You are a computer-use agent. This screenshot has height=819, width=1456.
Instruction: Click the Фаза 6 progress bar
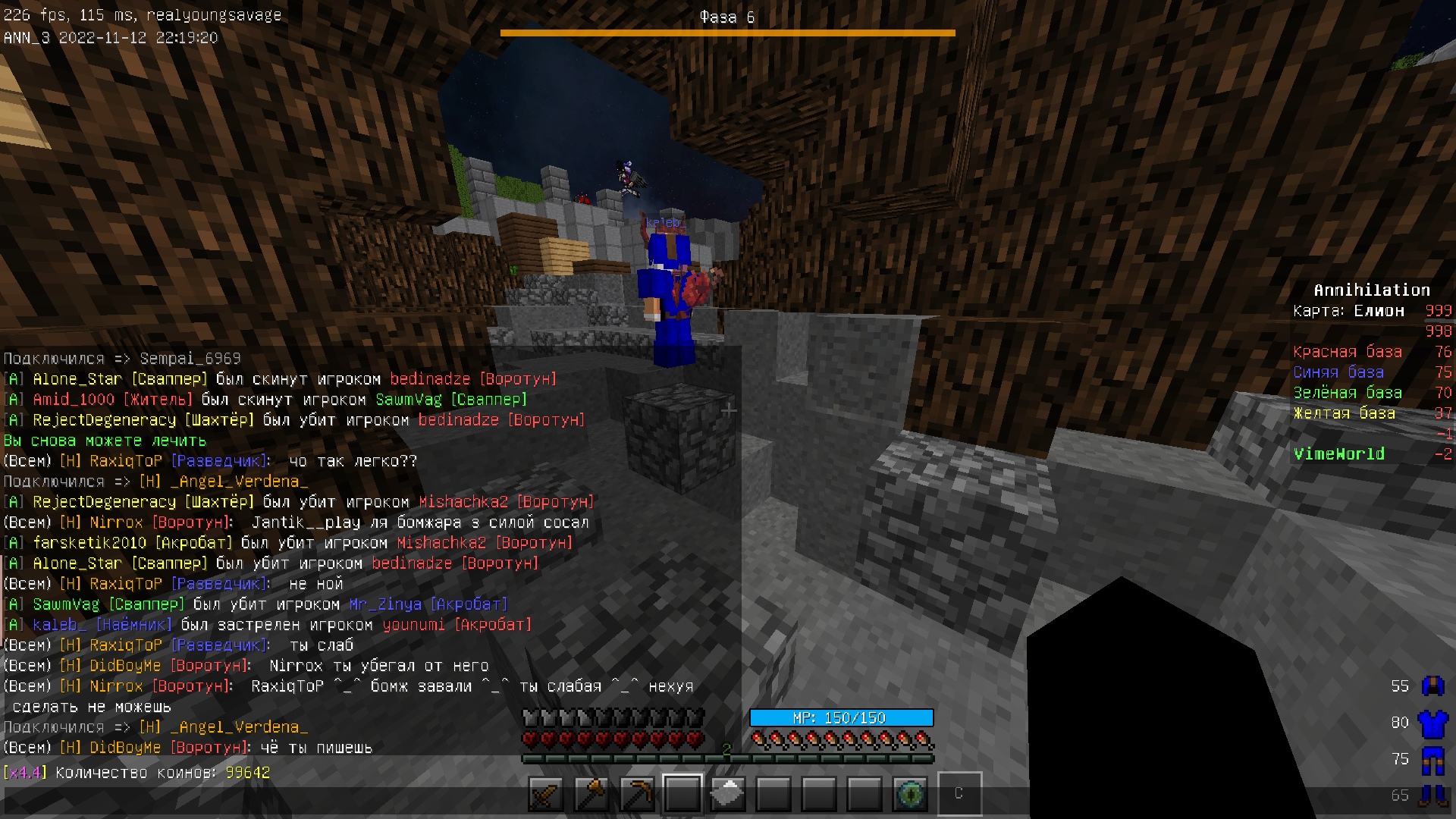point(727,32)
